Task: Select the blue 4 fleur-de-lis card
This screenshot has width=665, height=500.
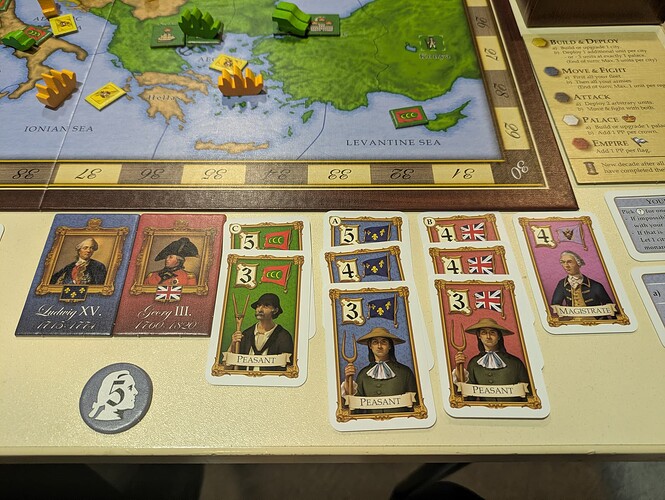Action: [x=366, y=266]
